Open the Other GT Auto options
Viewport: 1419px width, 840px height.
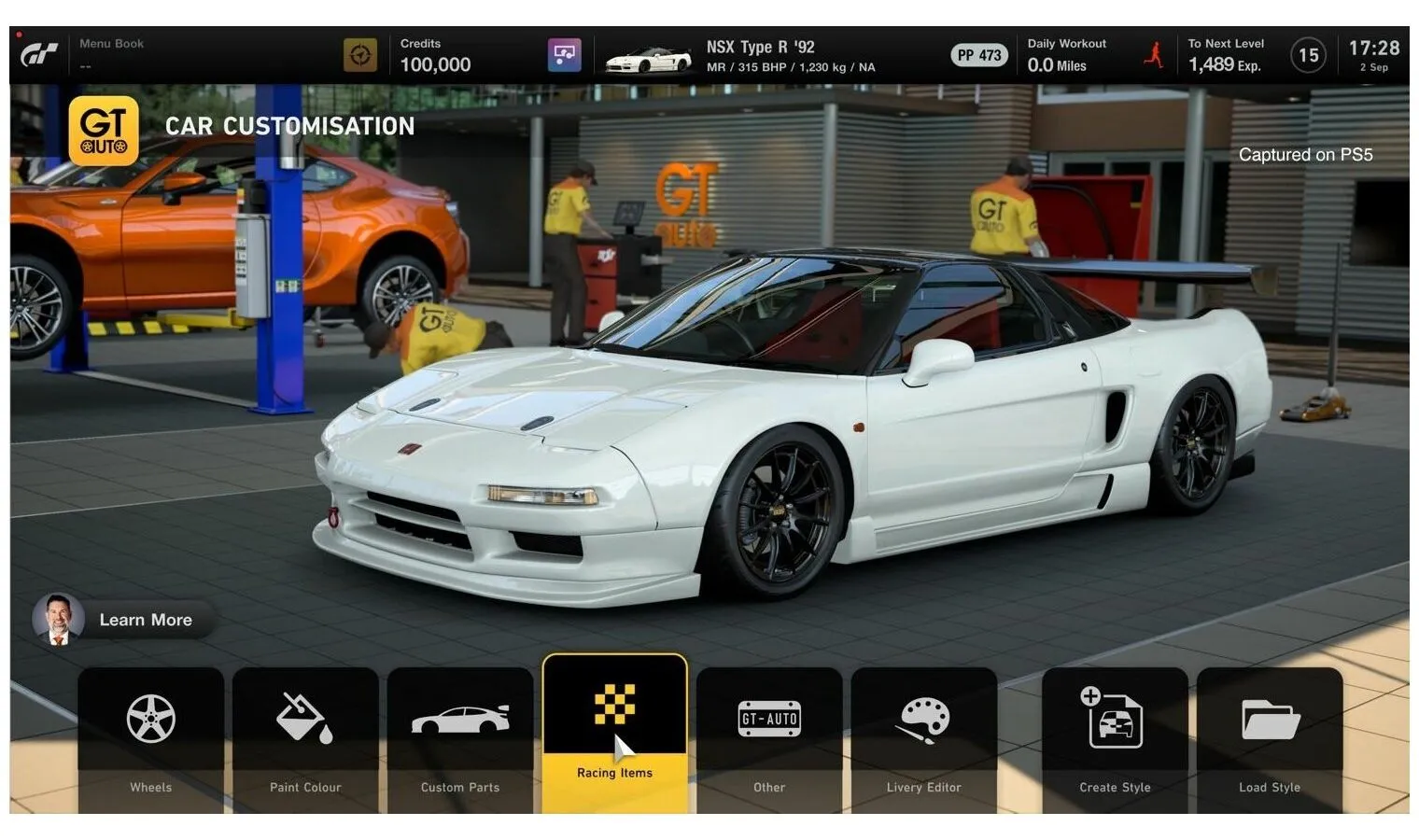769,737
